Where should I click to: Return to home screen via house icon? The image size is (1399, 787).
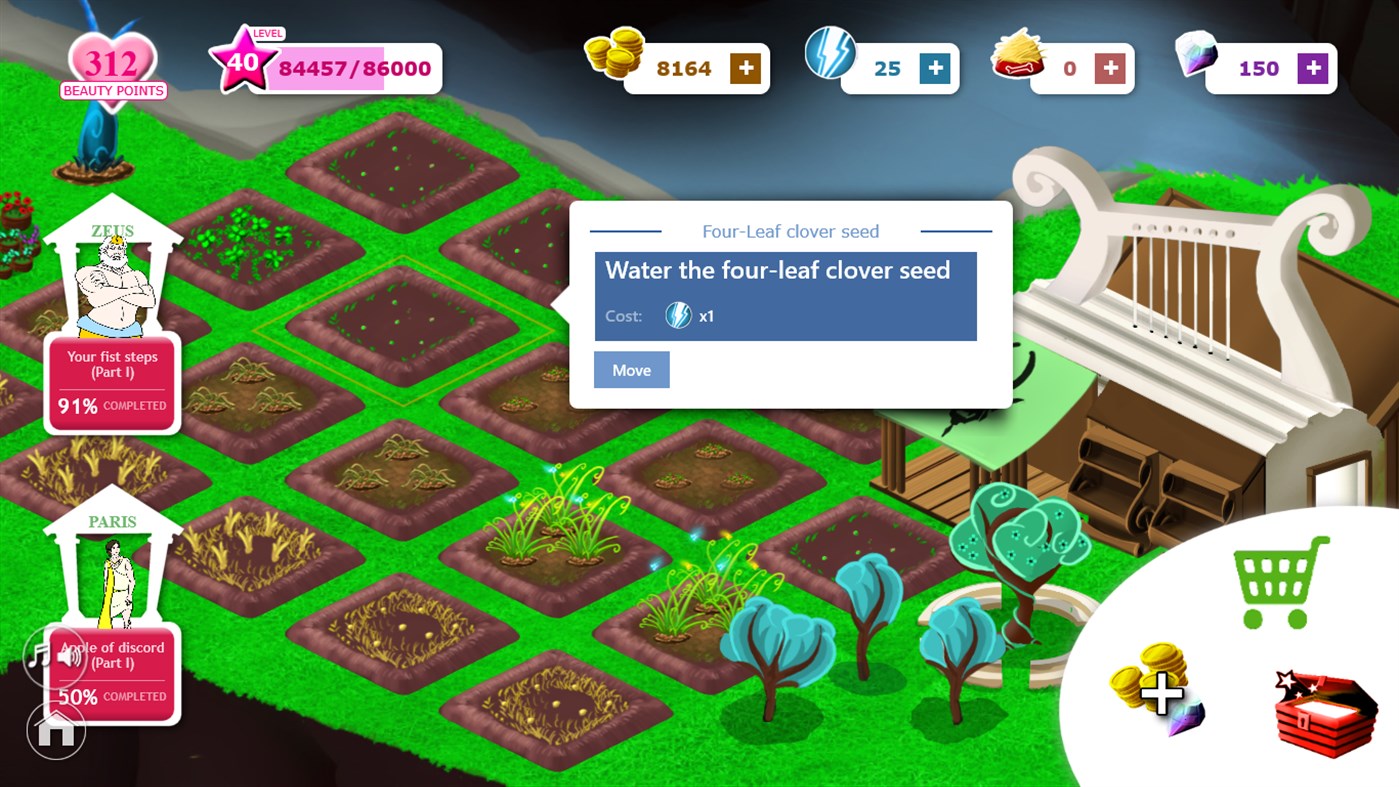[55, 728]
